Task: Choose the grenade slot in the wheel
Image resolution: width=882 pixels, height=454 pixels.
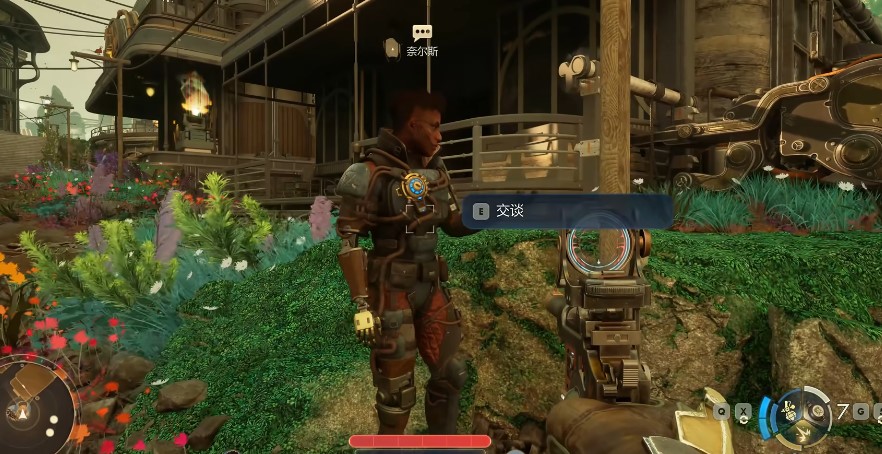Action: pyautogui.click(x=819, y=410)
